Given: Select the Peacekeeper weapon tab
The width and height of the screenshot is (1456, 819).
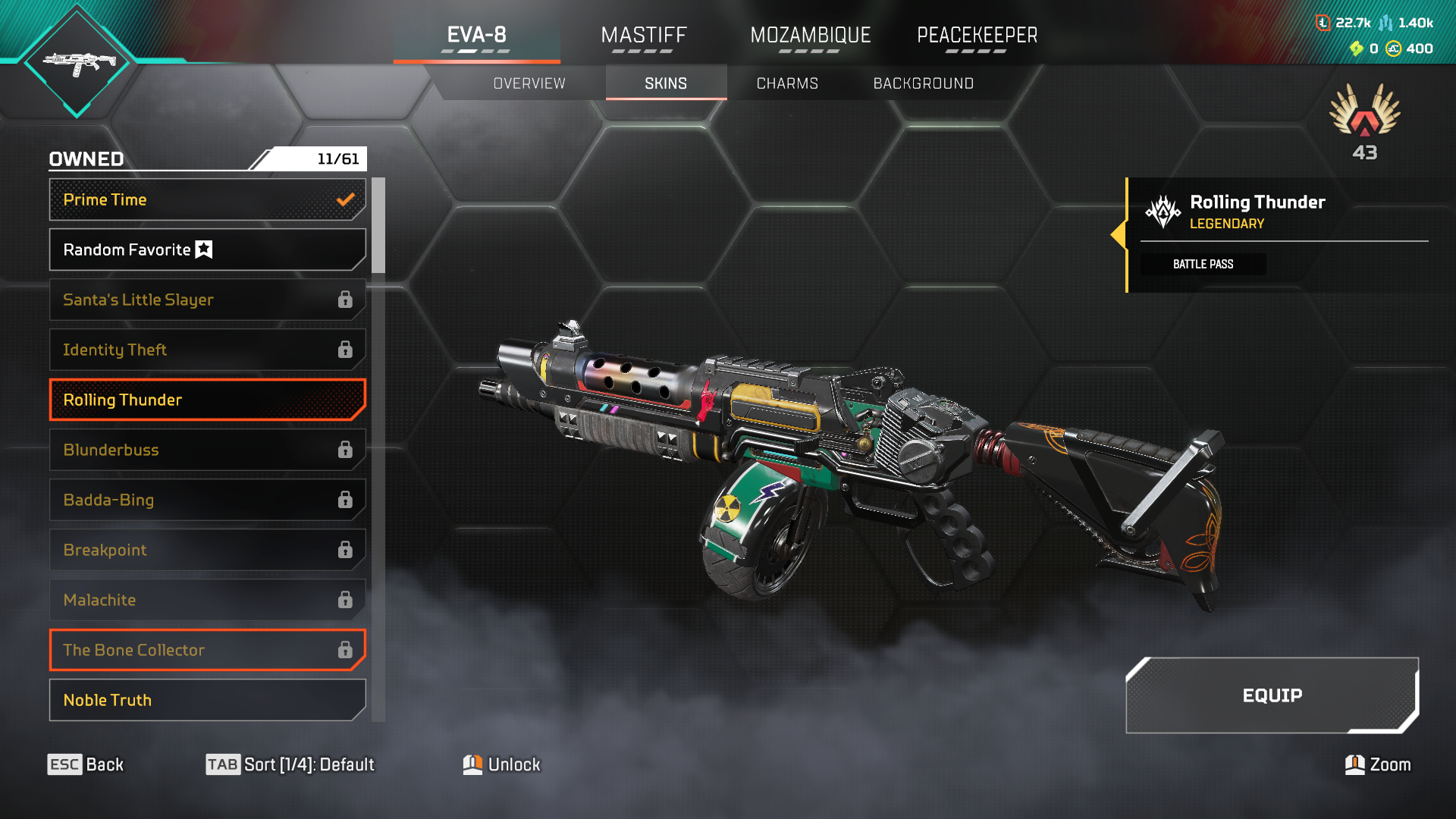Looking at the screenshot, I should point(977,36).
